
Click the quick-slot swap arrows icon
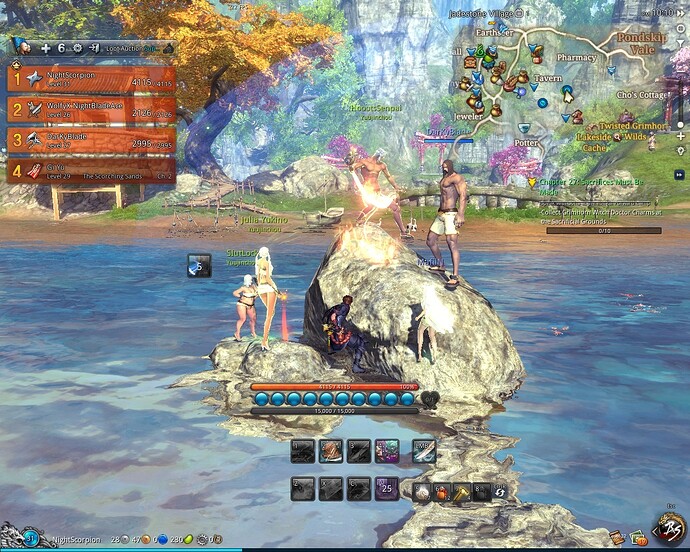pos(499,491)
